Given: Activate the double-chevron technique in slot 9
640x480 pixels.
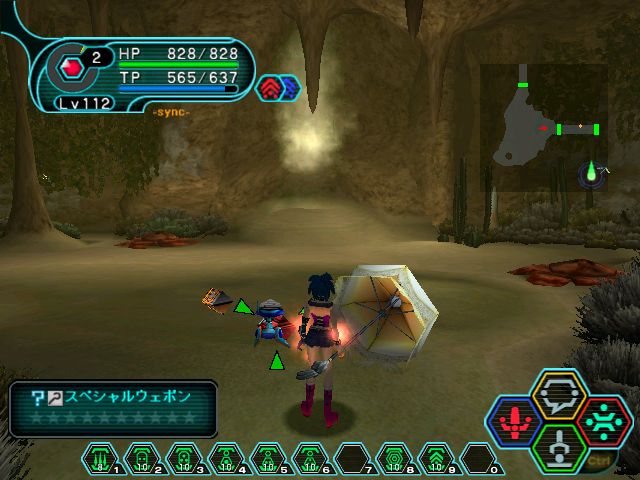Looking at the screenshot, I should click(x=436, y=458).
